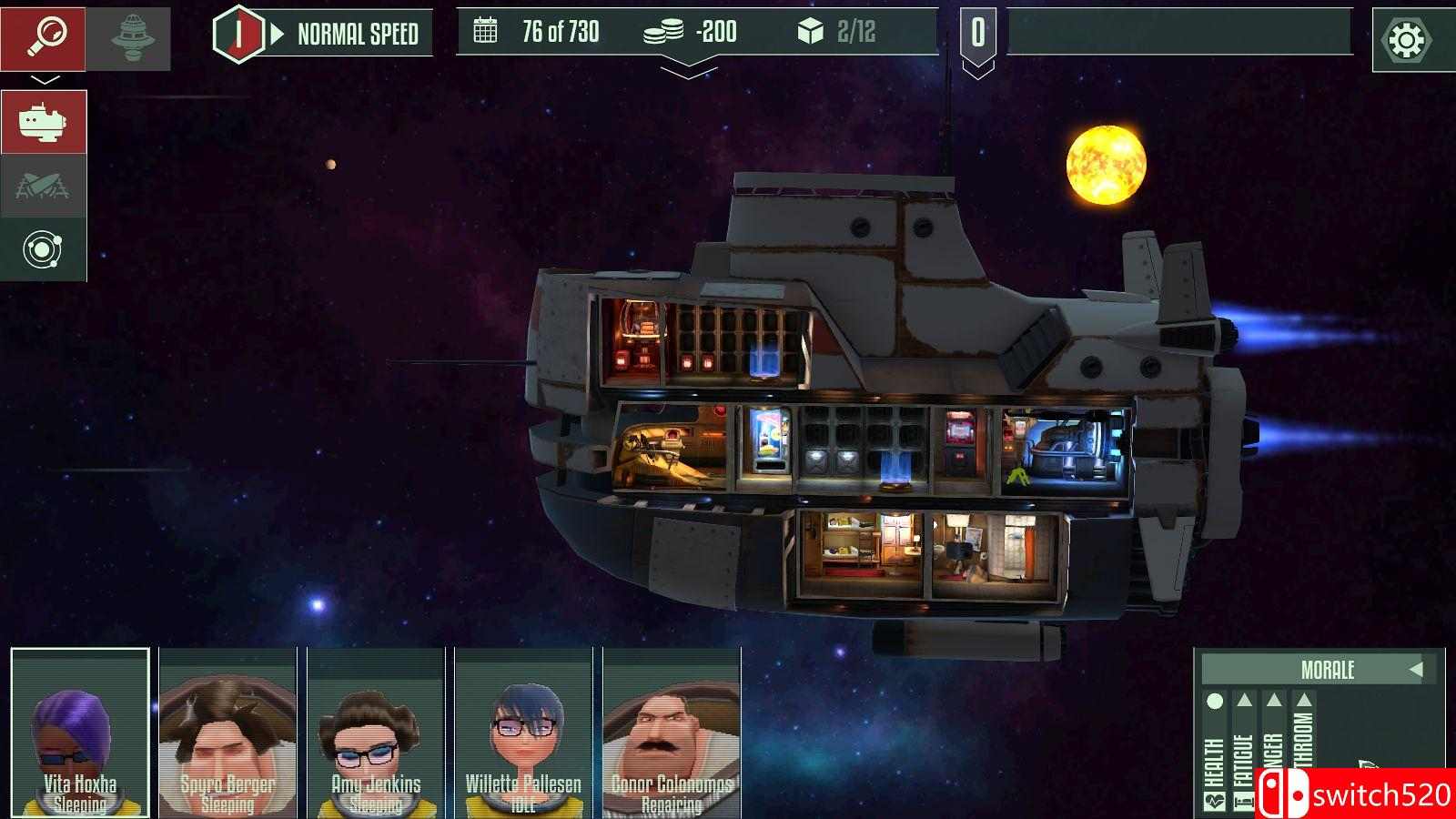Image resolution: width=1456 pixels, height=819 pixels.
Task: Select idle crew member Willette Pallesen
Action: [523, 732]
